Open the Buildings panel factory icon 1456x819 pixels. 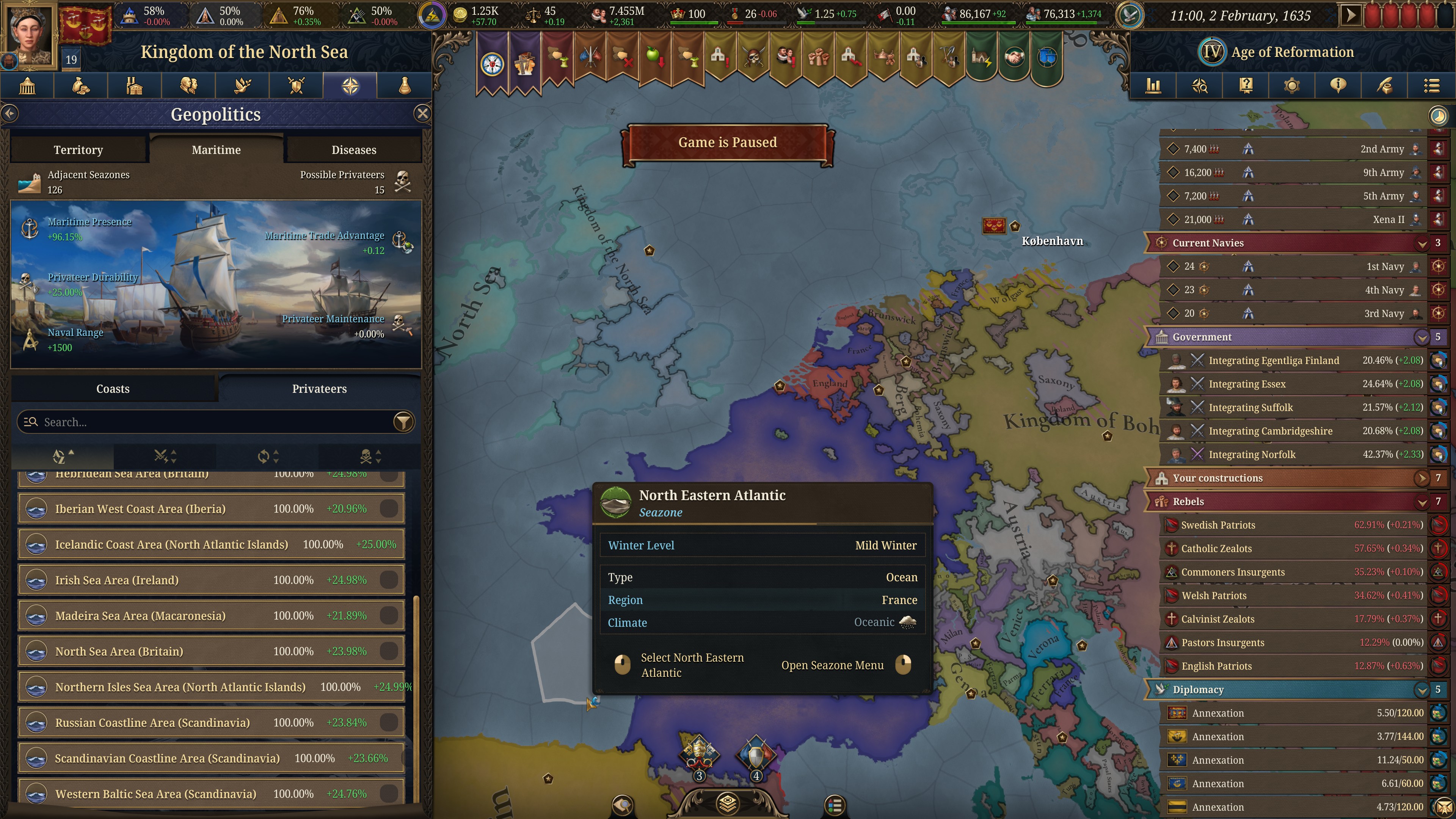click(x=135, y=85)
